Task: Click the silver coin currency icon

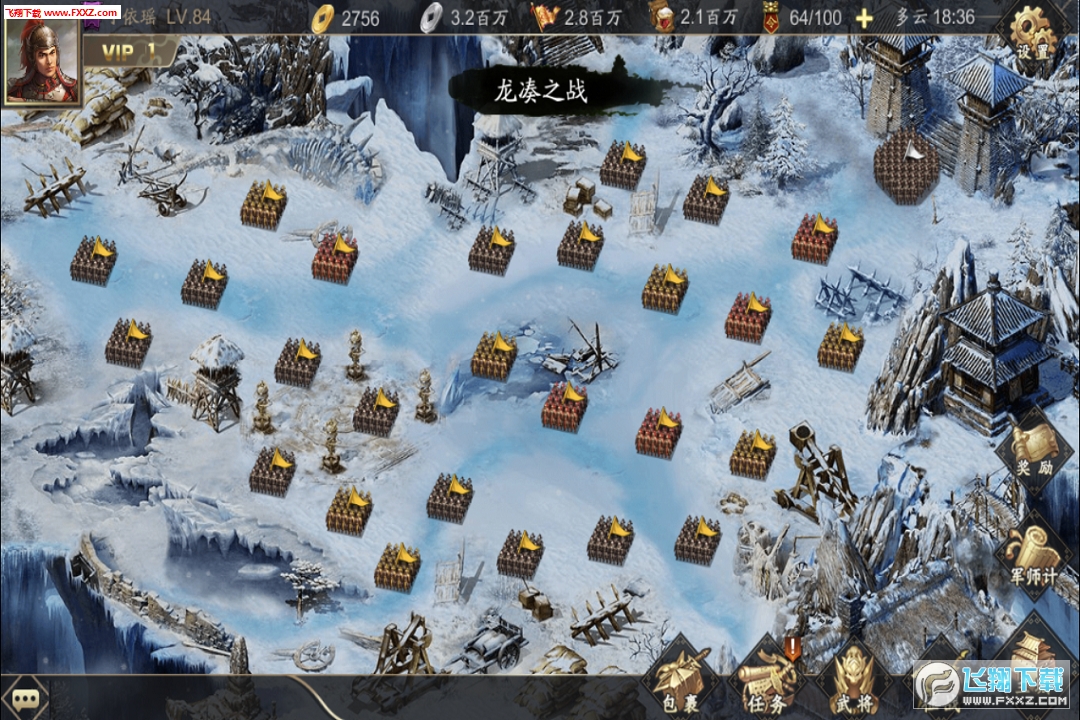Action: (430, 17)
